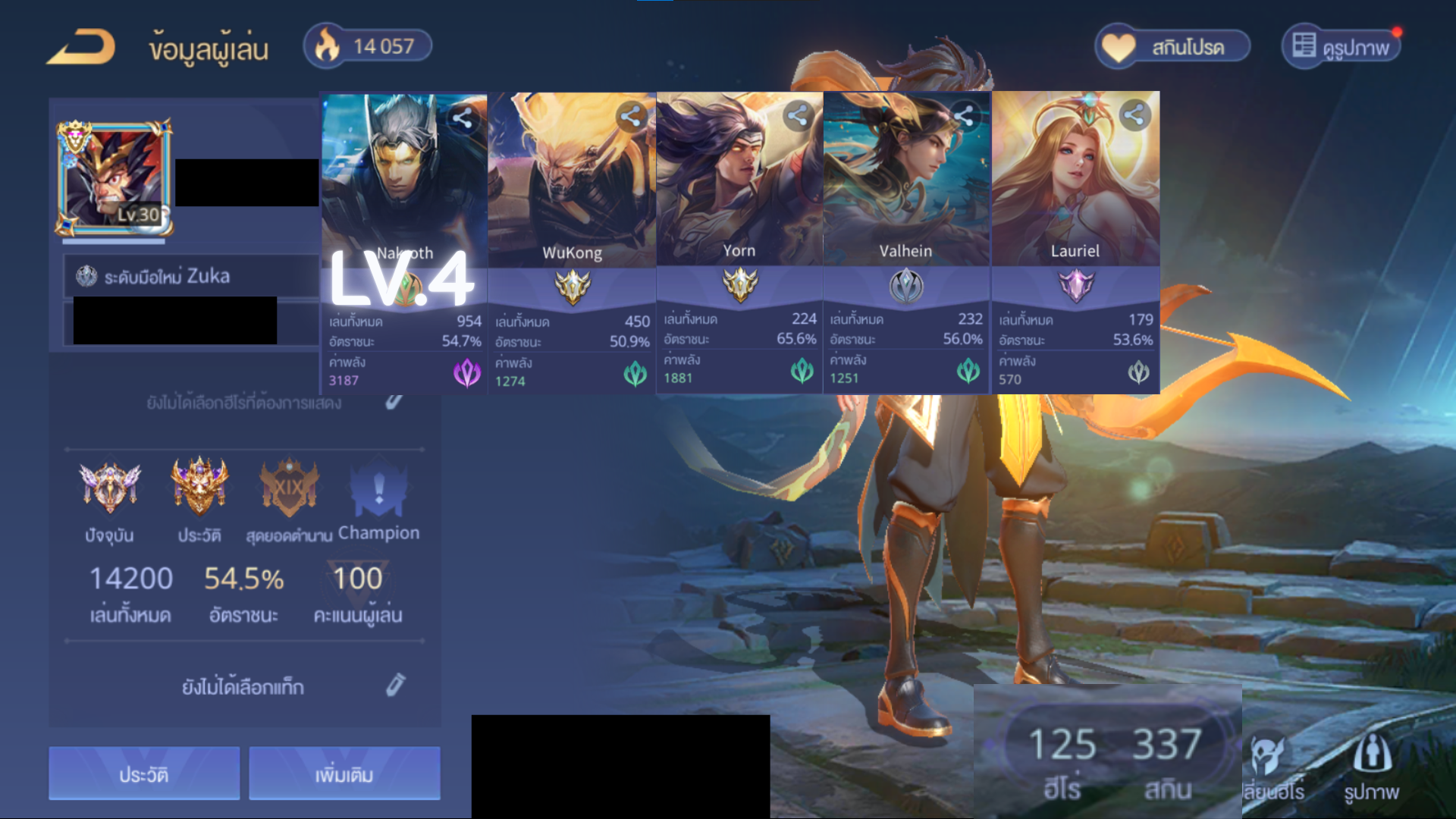Select the Nakroth hero card
This screenshot has width=1456, height=819.
click(404, 243)
